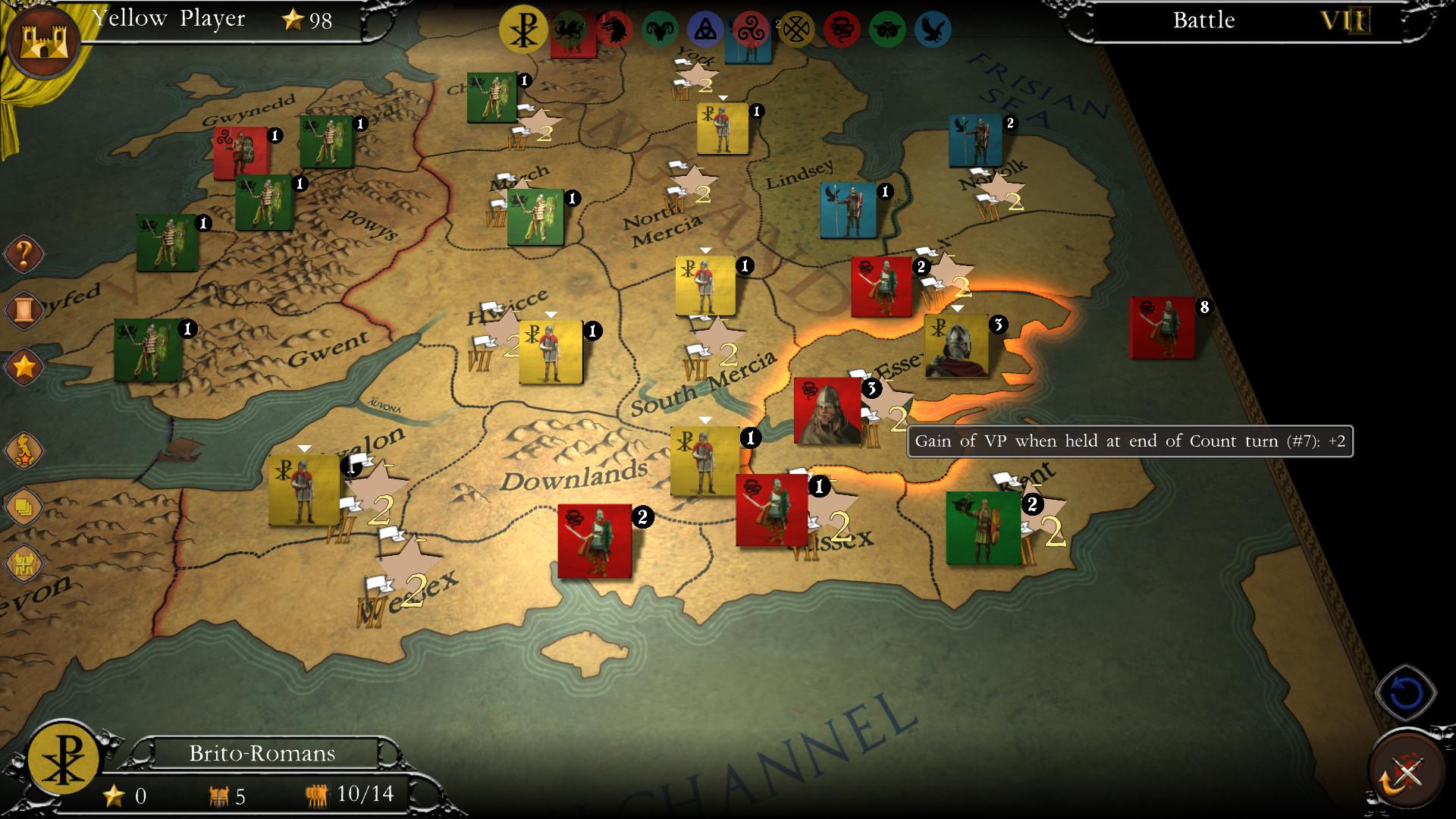Select the scroll game log icon
This screenshot has height=819, width=1456.
[x=23, y=309]
